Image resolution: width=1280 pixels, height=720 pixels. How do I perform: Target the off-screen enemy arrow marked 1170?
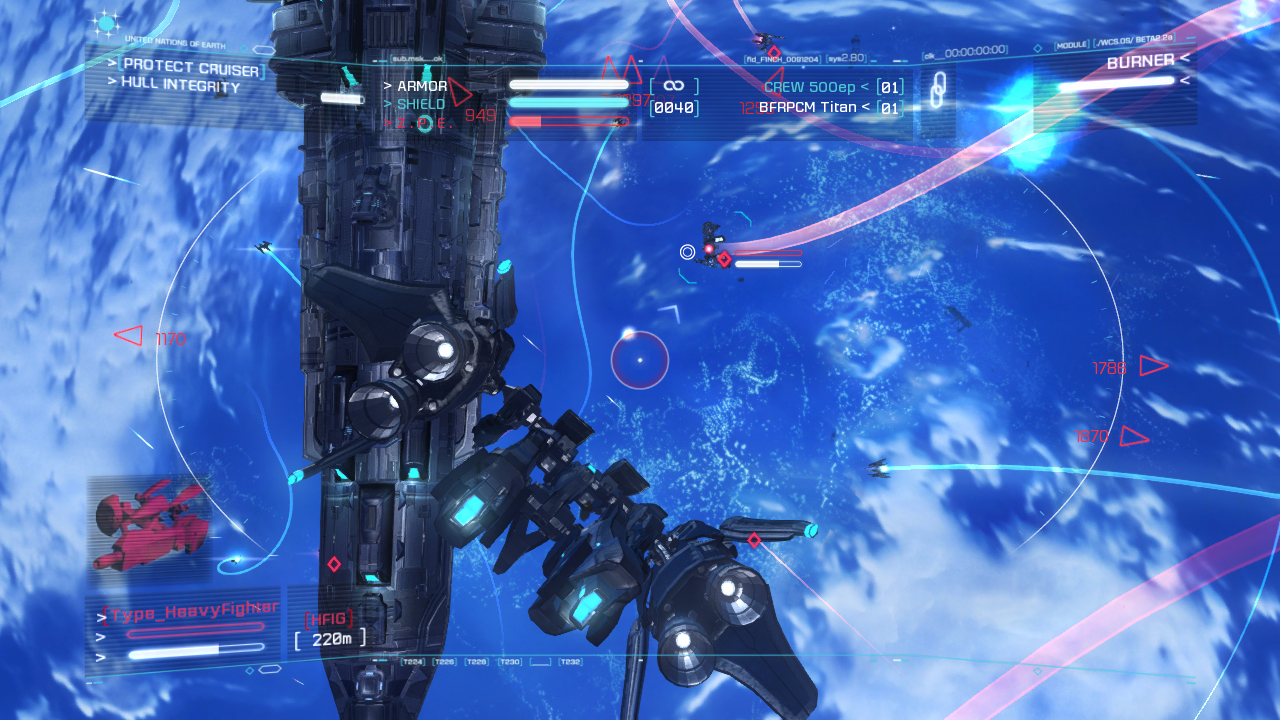tap(129, 336)
